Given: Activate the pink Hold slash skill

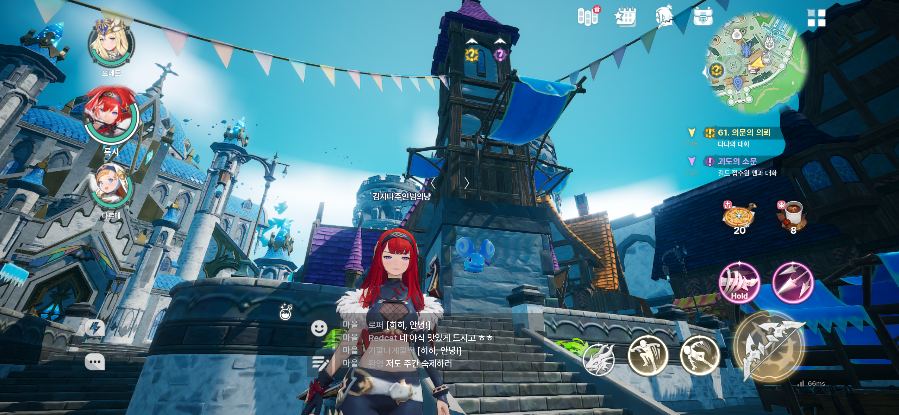Looking at the screenshot, I should click(740, 281).
